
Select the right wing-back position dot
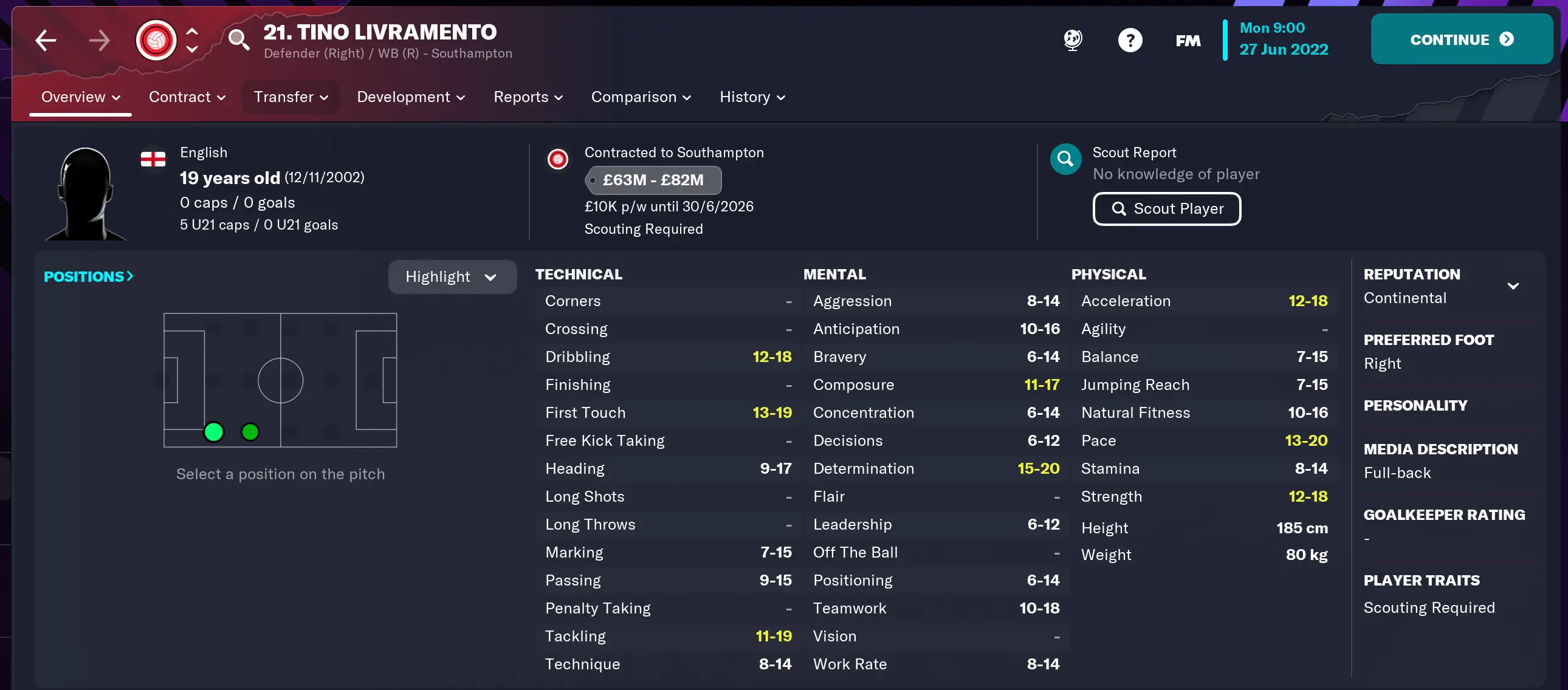tap(250, 431)
